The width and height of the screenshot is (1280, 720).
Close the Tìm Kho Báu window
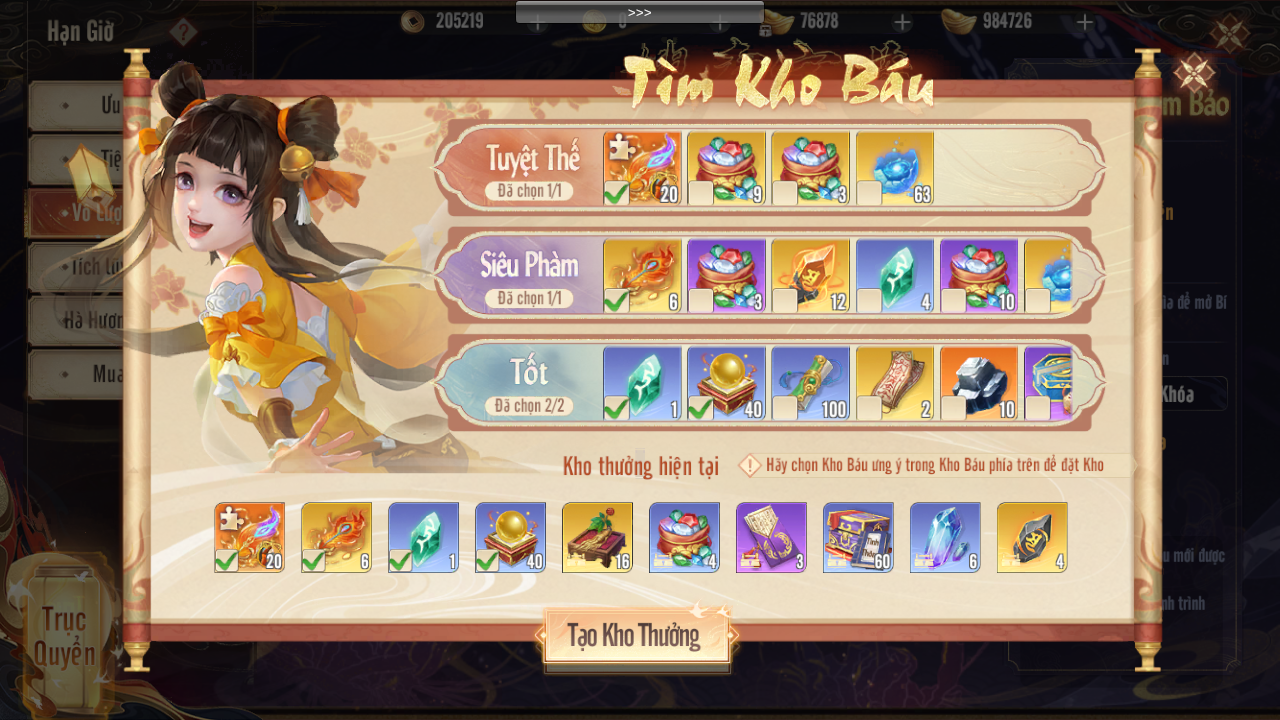tap(1193, 73)
